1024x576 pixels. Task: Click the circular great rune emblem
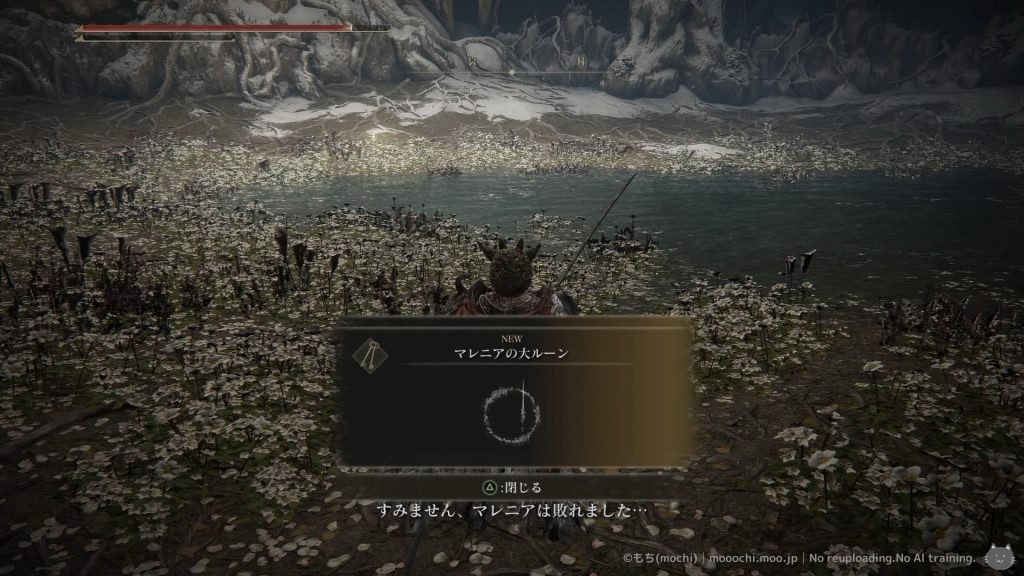coord(515,410)
